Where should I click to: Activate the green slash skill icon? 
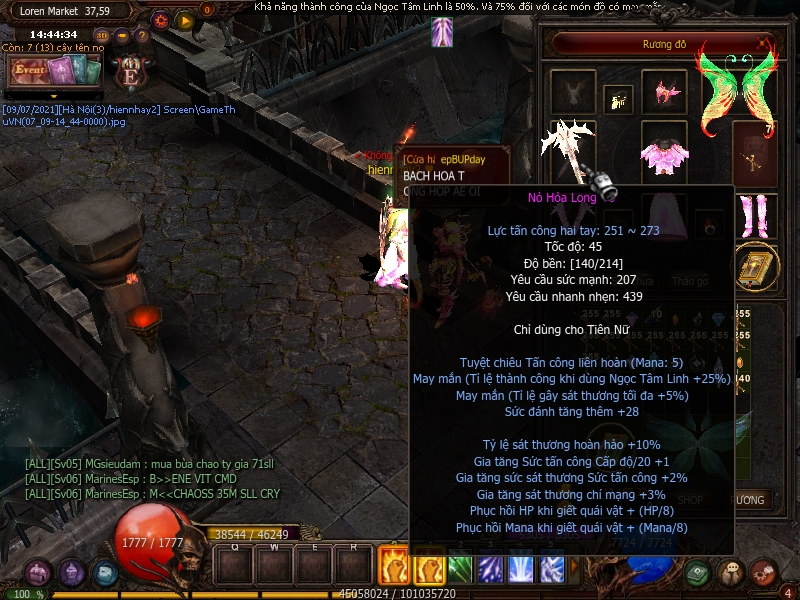point(459,569)
